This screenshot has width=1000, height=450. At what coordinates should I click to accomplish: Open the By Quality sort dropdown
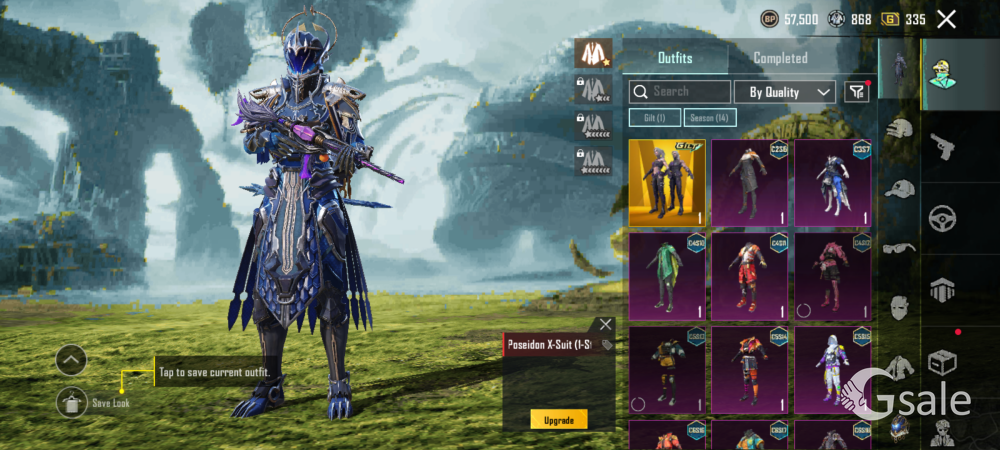click(785, 92)
